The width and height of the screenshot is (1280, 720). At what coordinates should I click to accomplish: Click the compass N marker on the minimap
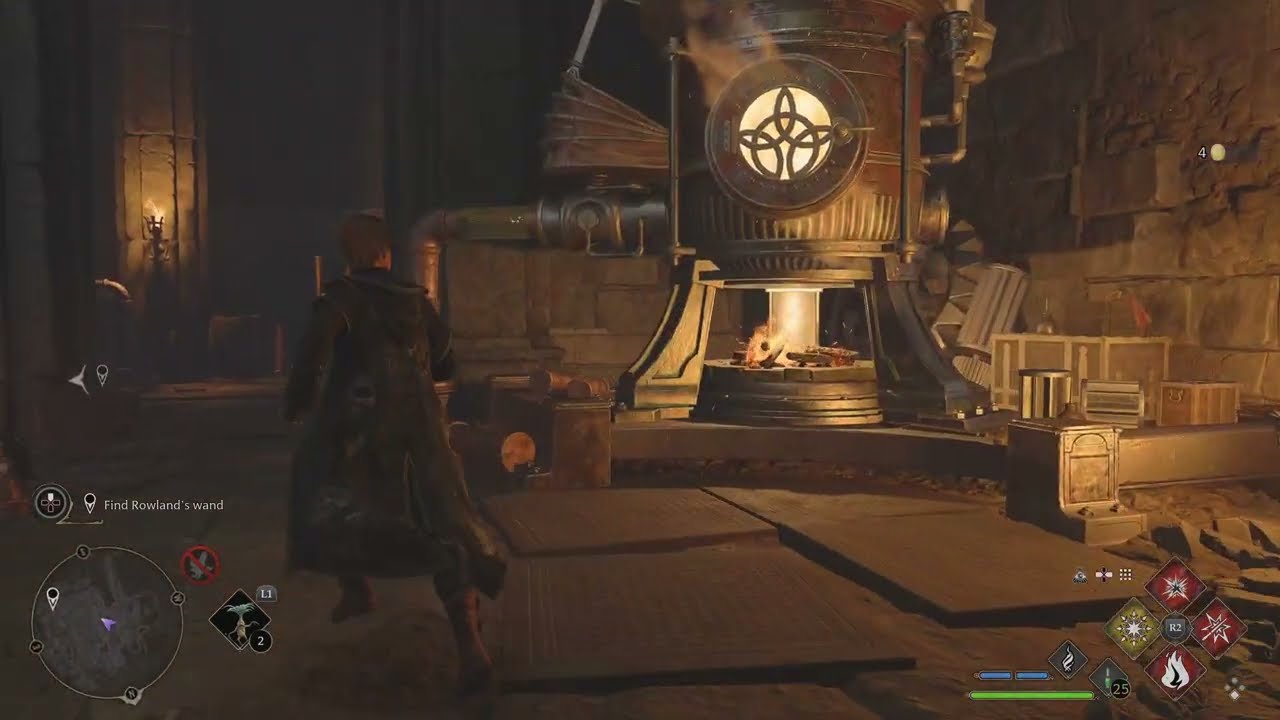point(130,693)
